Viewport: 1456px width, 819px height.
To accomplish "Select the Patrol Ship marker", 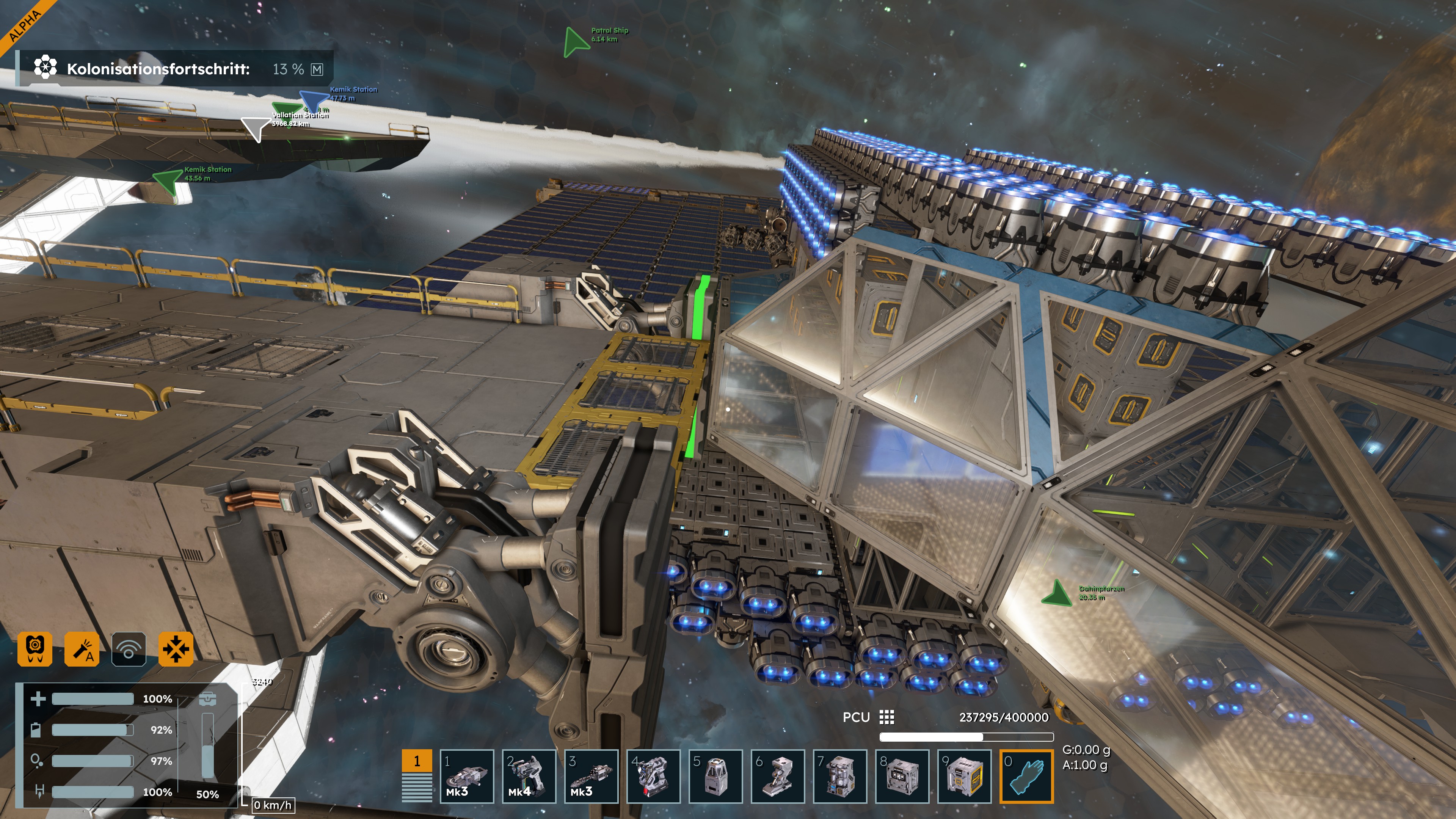I will click(576, 41).
